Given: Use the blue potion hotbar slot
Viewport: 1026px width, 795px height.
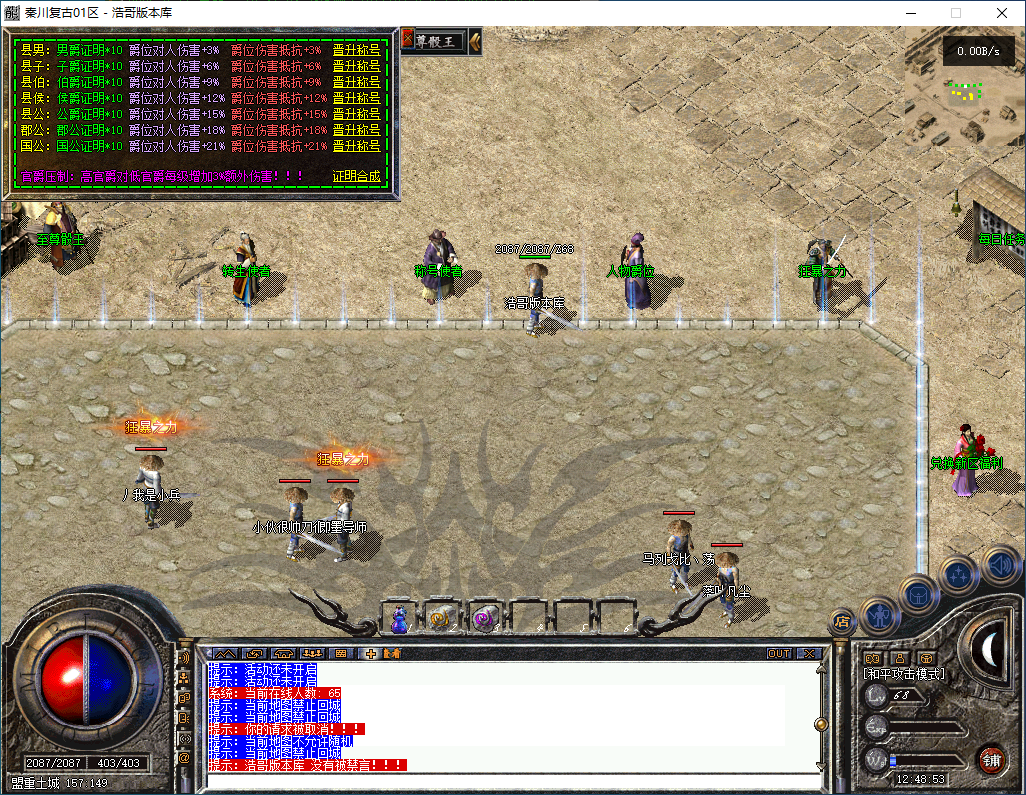Looking at the screenshot, I should [x=399, y=619].
